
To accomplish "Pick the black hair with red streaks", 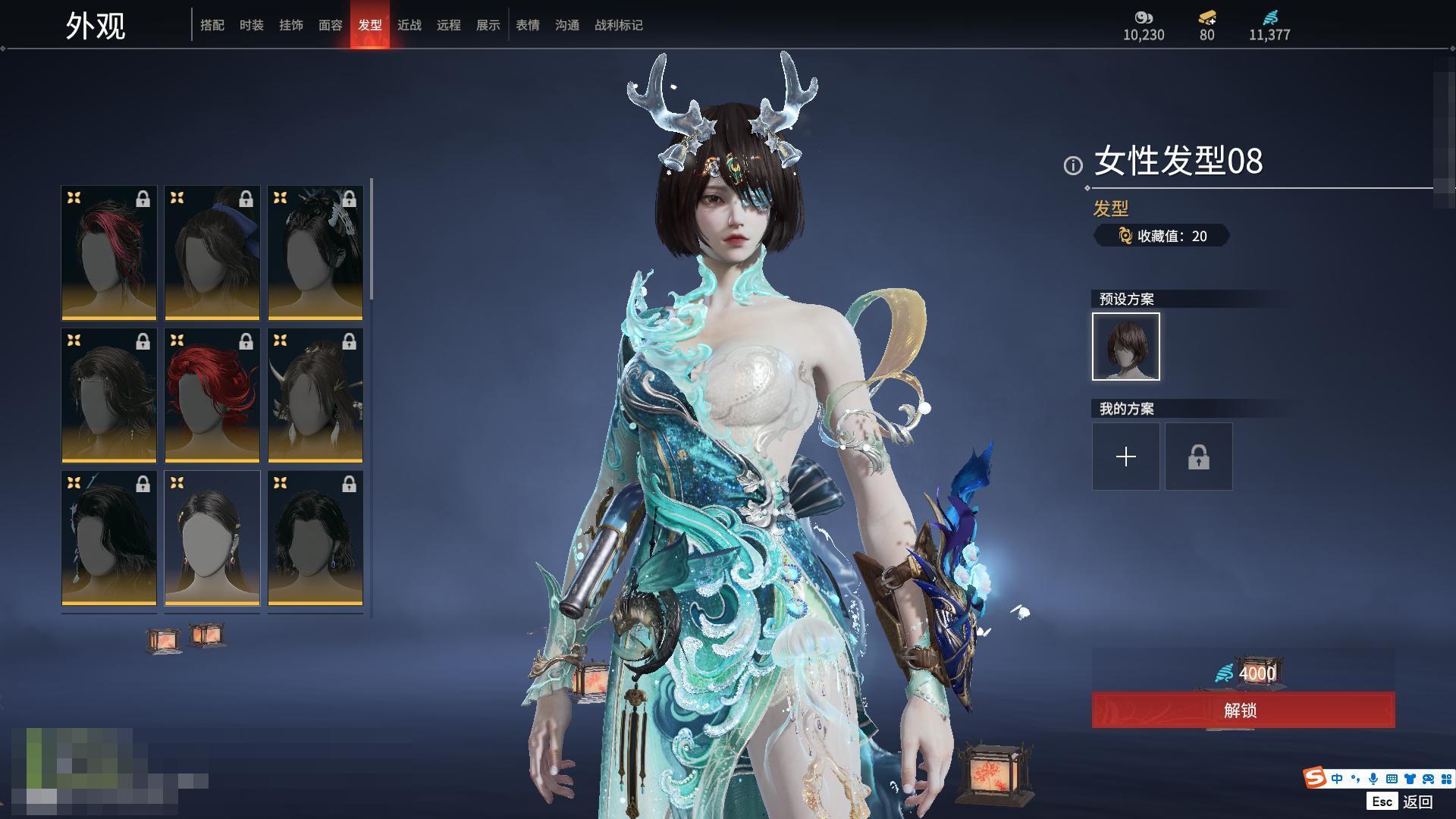I will [109, 253].
